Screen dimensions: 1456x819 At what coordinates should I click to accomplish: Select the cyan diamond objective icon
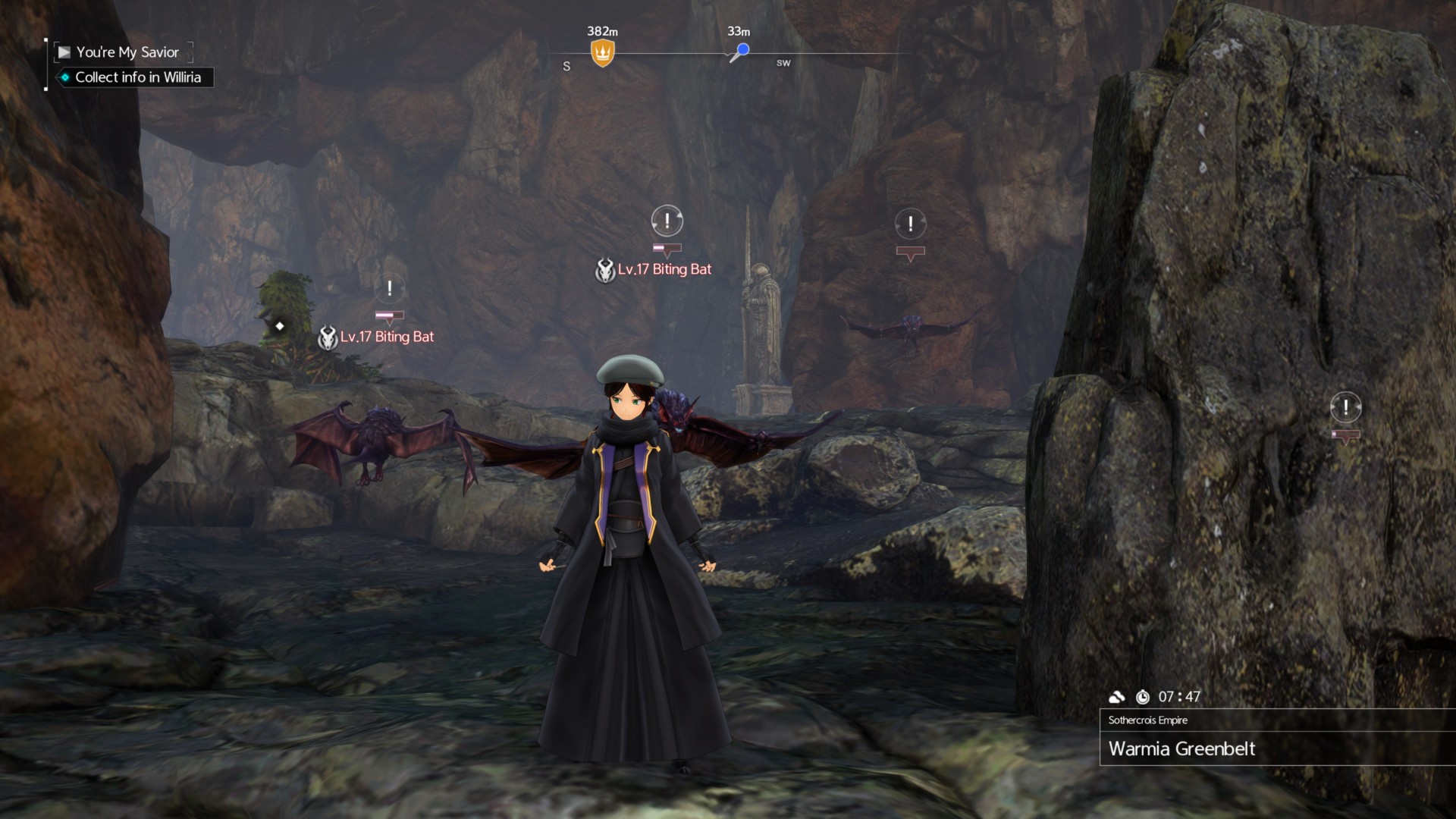click(64, 77)
